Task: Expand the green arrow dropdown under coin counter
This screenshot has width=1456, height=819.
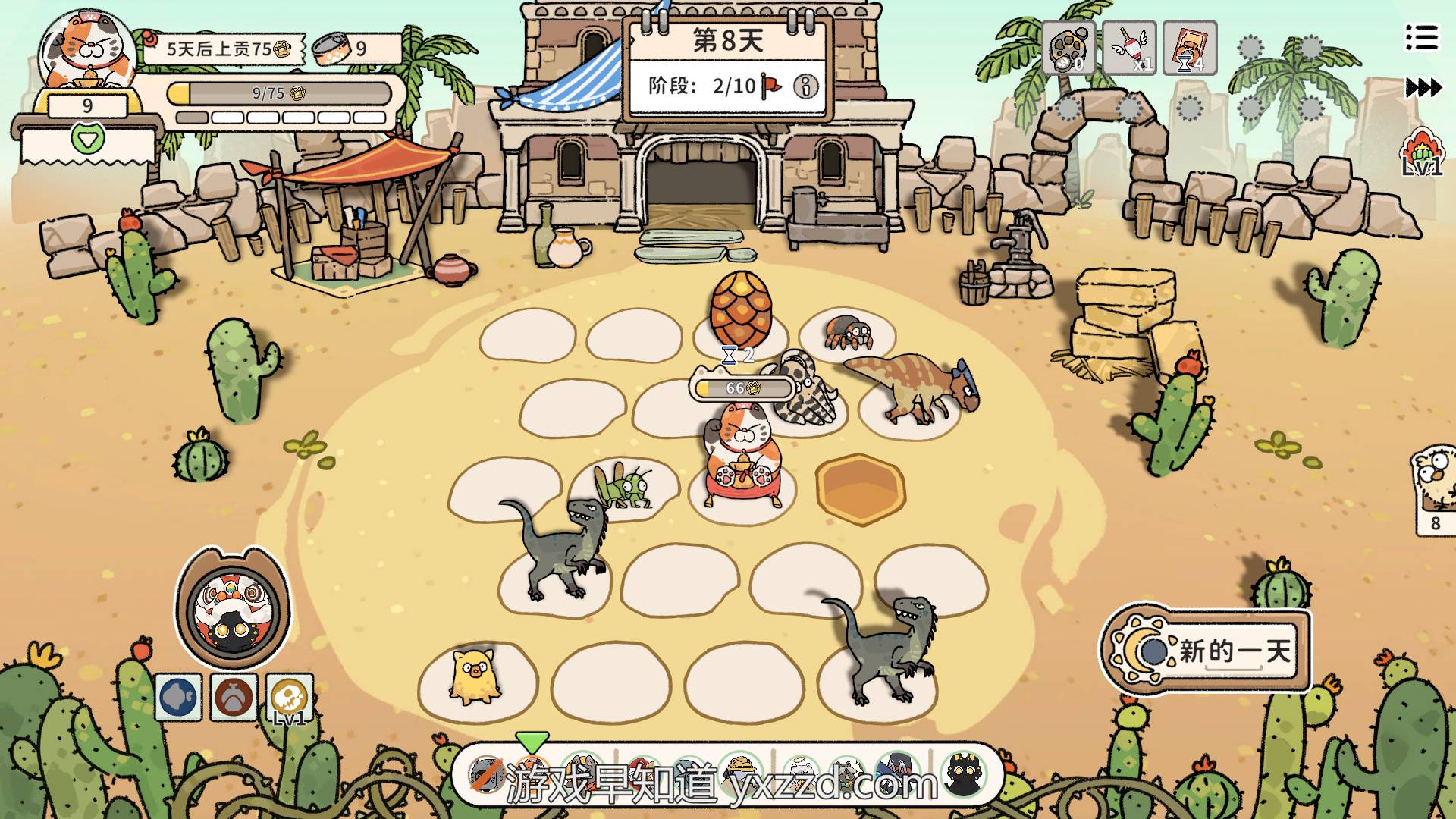Action: (x=87, y=138)
